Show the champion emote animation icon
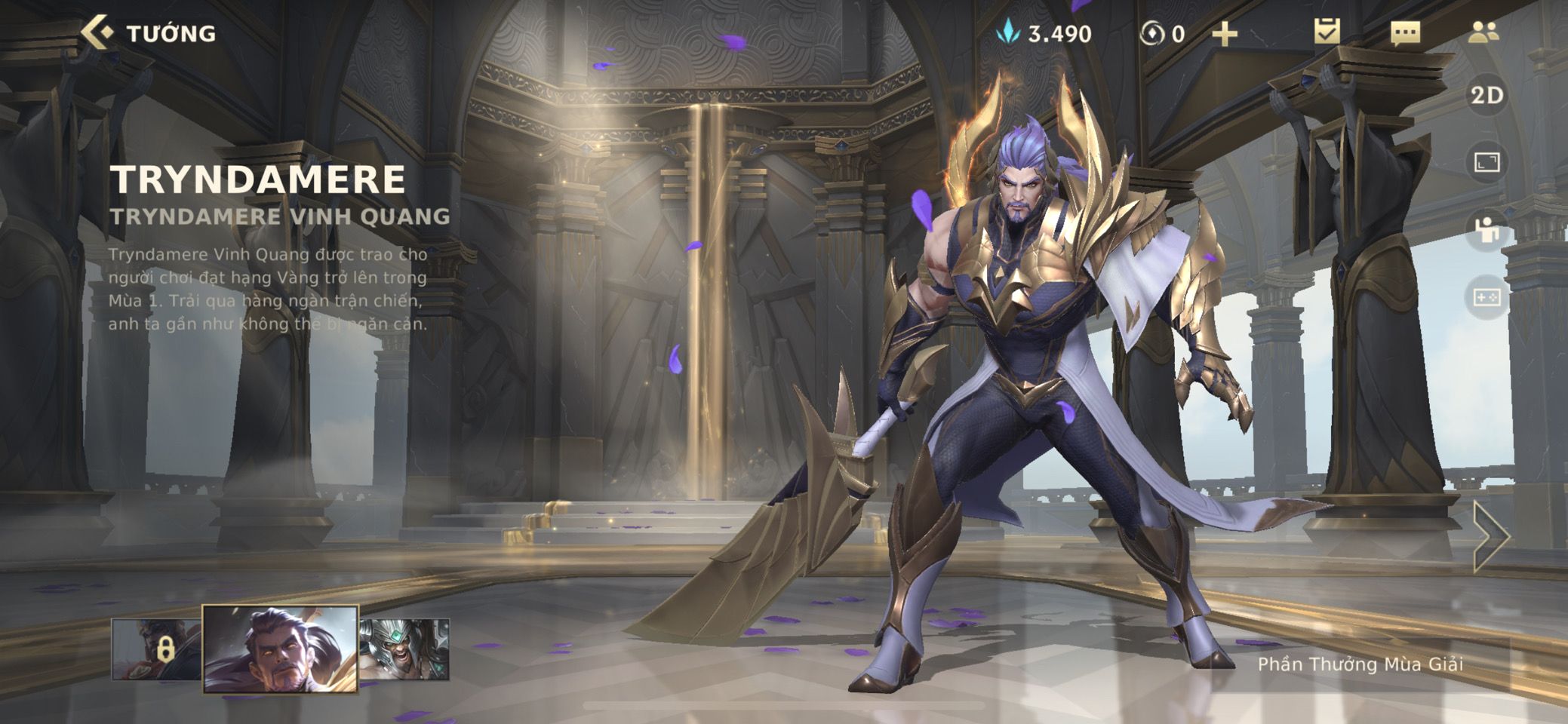The height and width of the screenshot is (724, 1568). [1487, 230]
